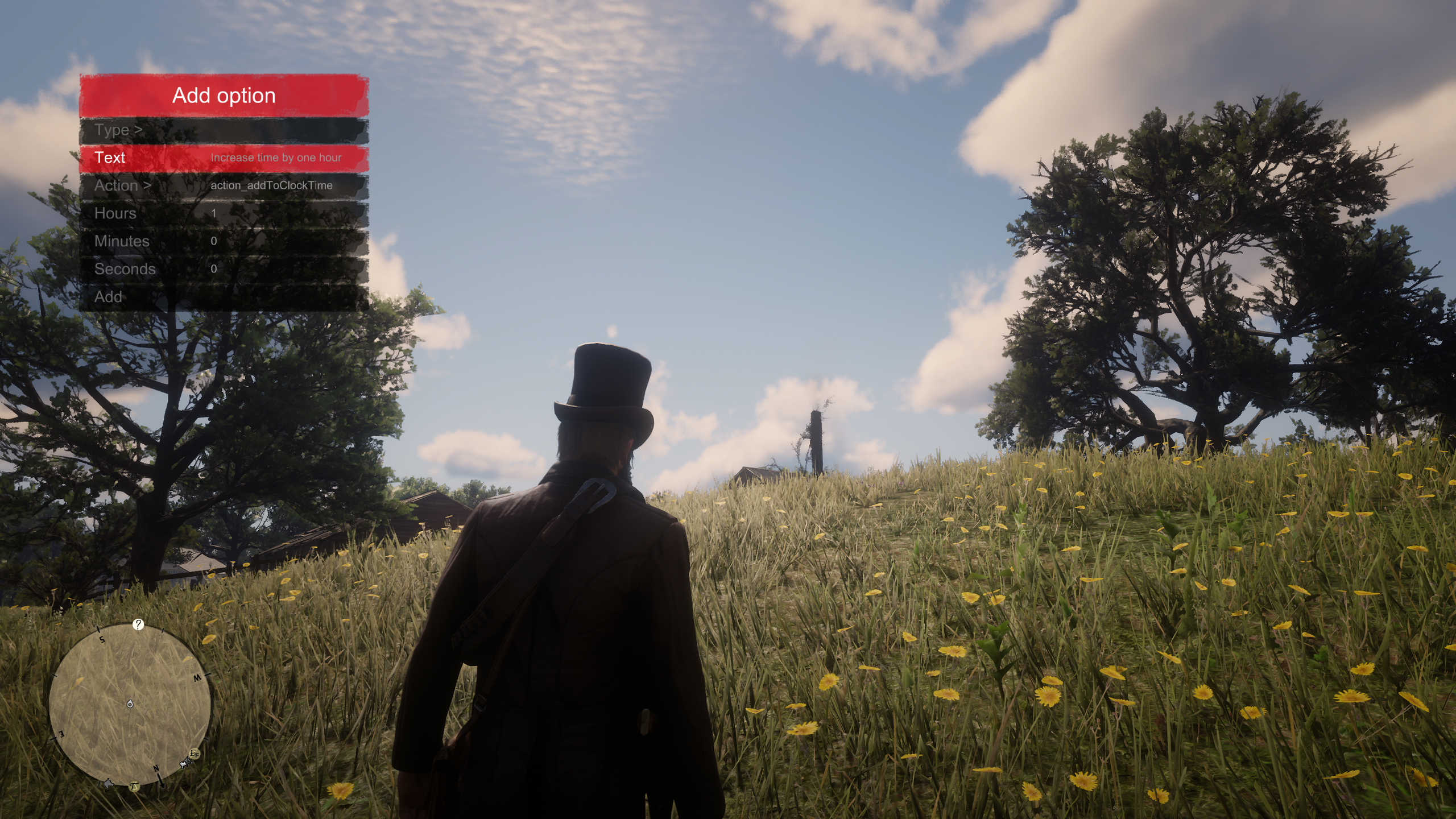Choose the Hours value row
The height and width of the screenshot is (819, 1456).
pyautogui.click(x=223, y=213)
